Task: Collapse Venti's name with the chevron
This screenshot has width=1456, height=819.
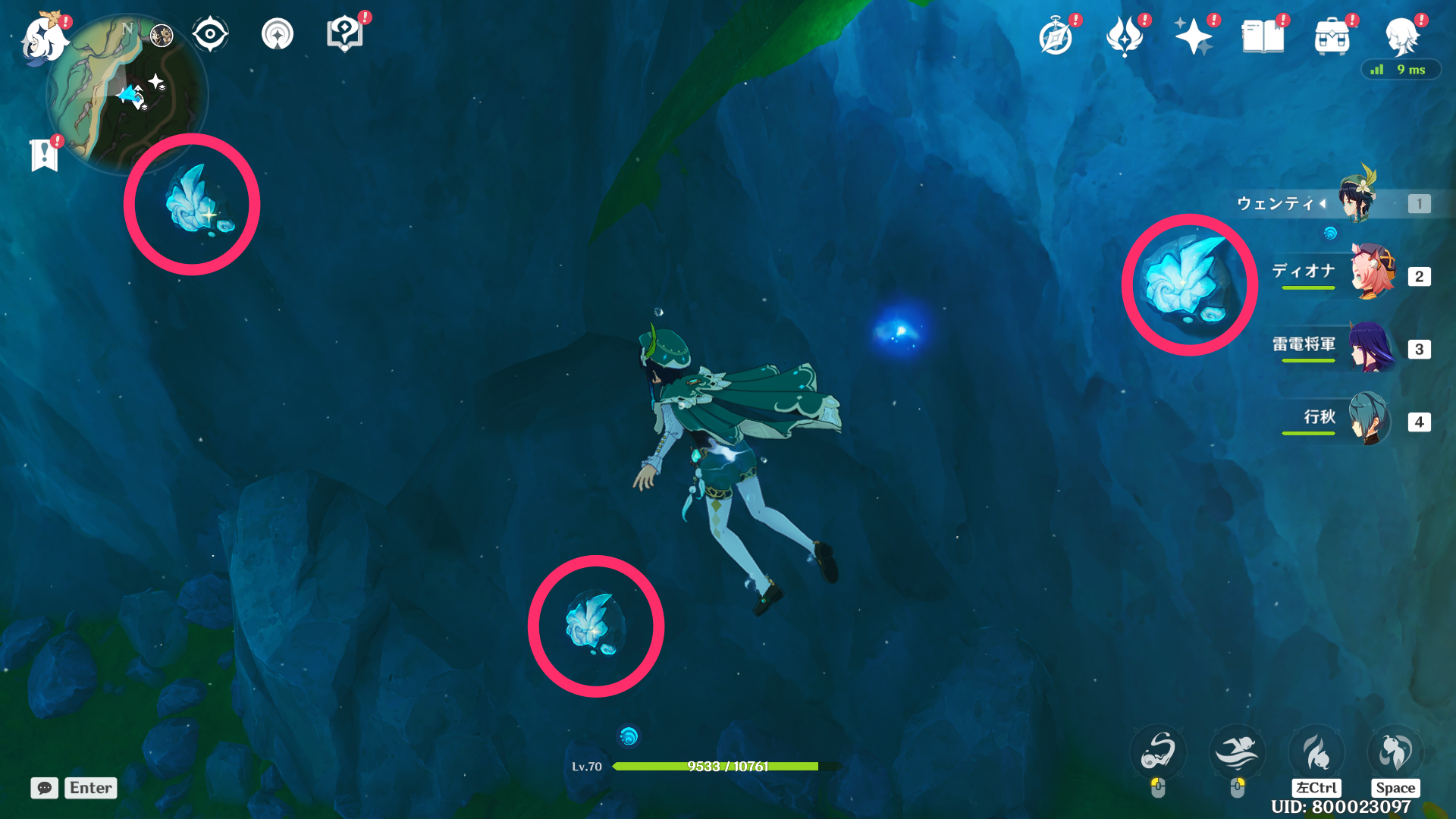Action: click(1323, 203)
